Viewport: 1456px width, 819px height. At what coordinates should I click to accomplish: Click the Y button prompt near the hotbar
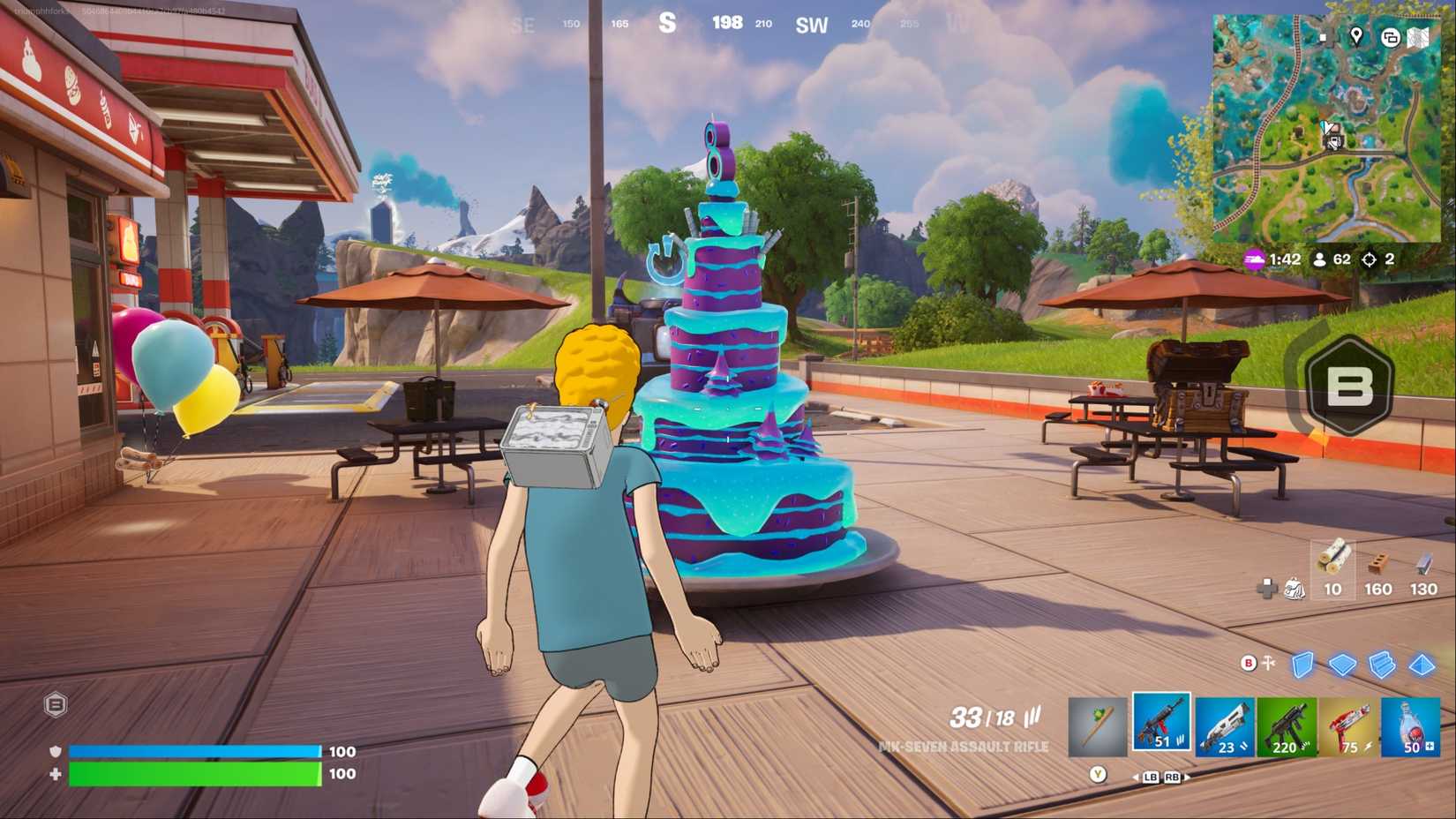pos(1097,776)
